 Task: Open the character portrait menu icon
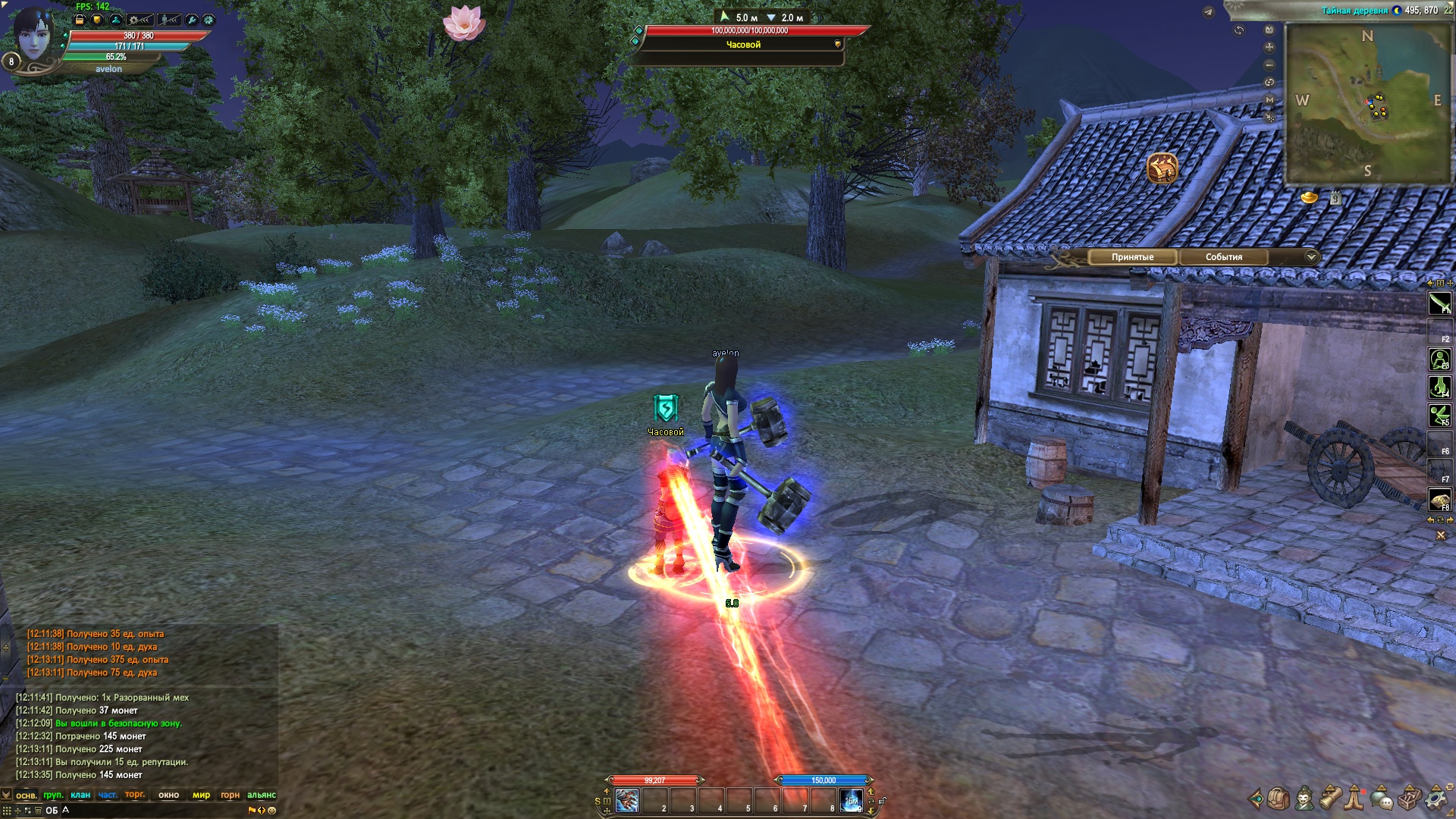[x=1304, y=799]
